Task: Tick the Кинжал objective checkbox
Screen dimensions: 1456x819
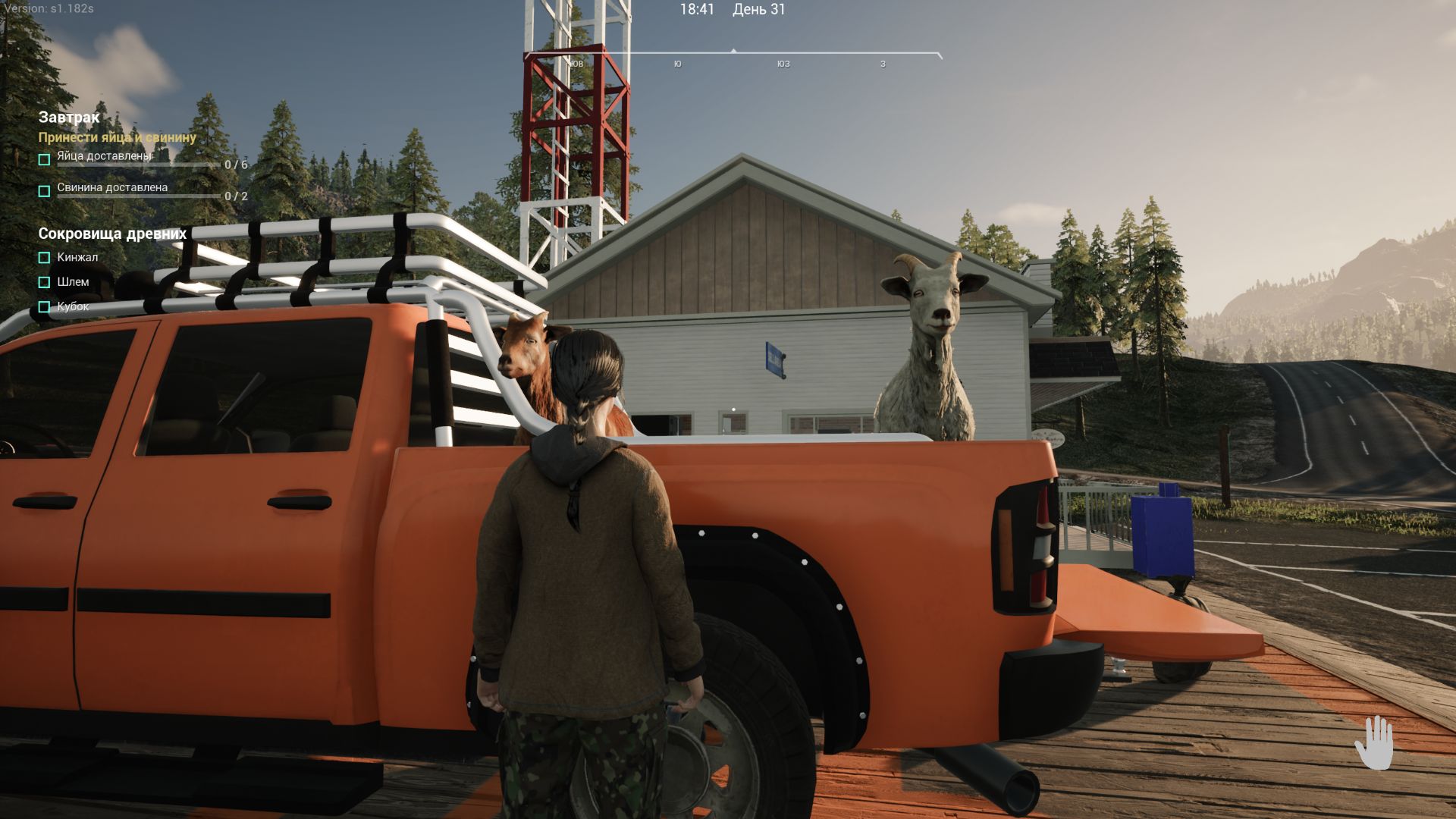Action: coord(45,258)
